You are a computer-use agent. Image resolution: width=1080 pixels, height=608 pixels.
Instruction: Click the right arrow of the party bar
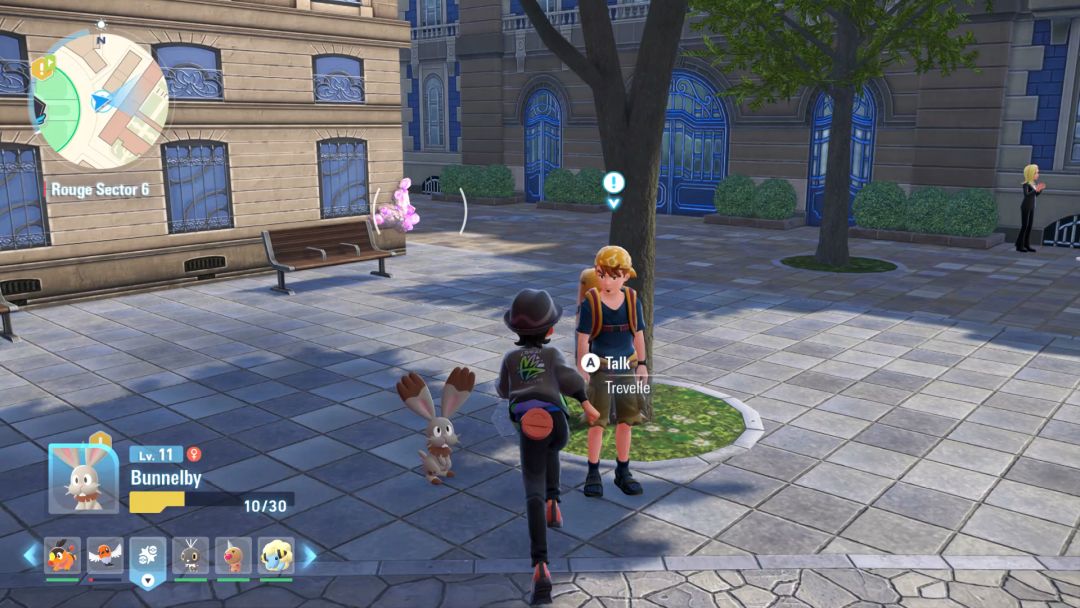309,555
